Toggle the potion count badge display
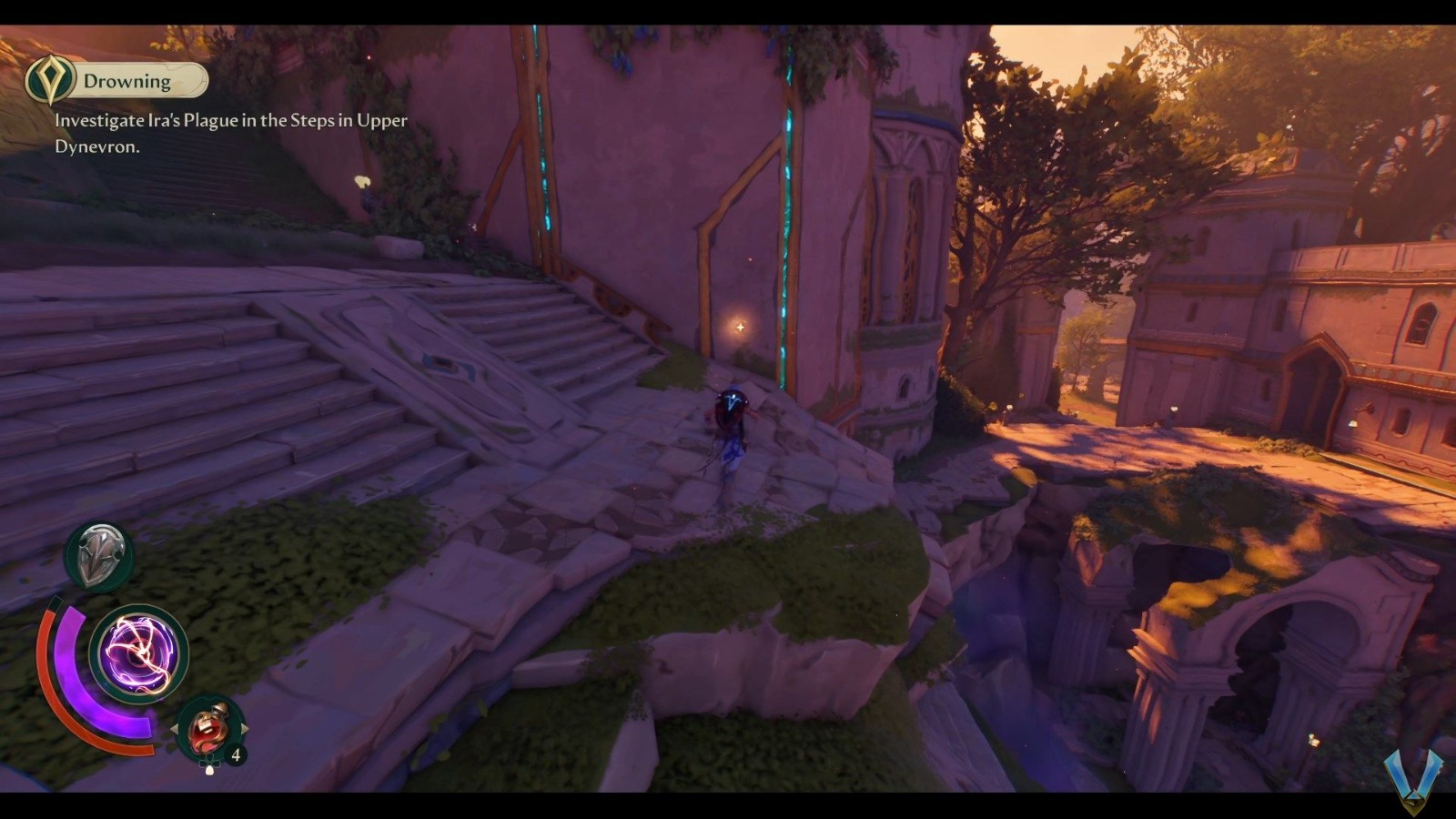Image resolution: width=1456 pixels, height=819 pixels. [235, 753]
